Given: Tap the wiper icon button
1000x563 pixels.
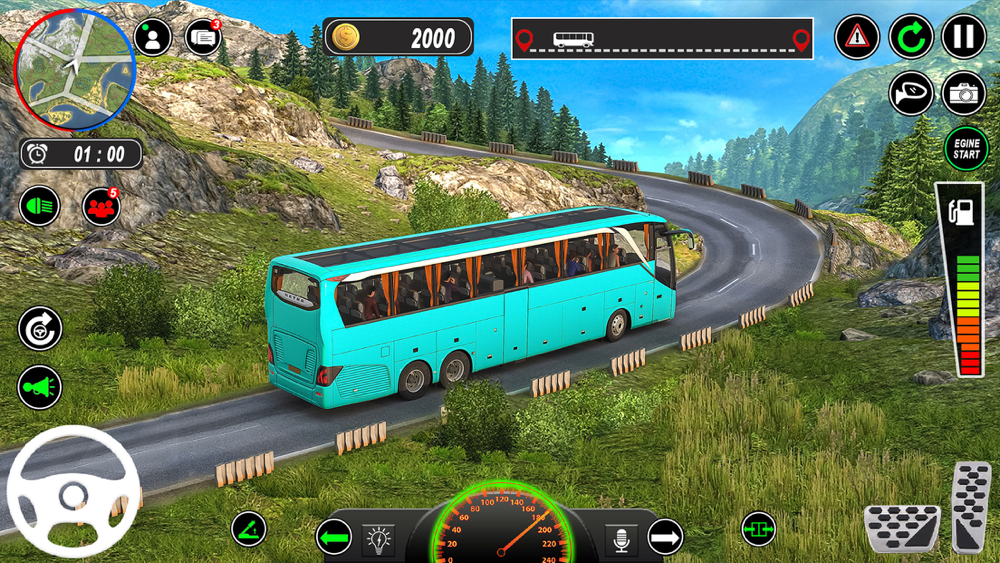Looking at the screenshot, I should tap(249, 528).
